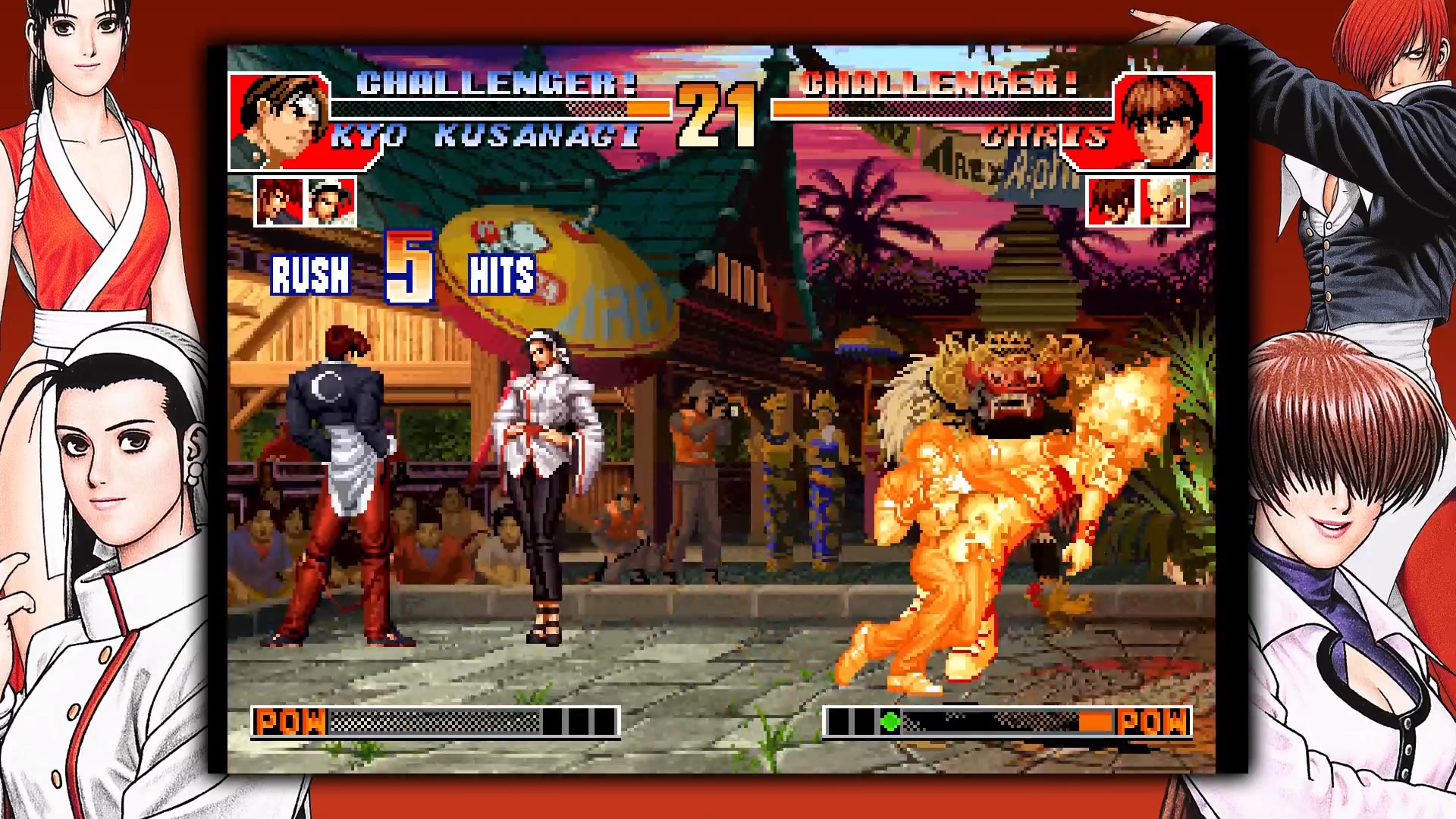Click the RUSH combo indicator

pos(310,278)
